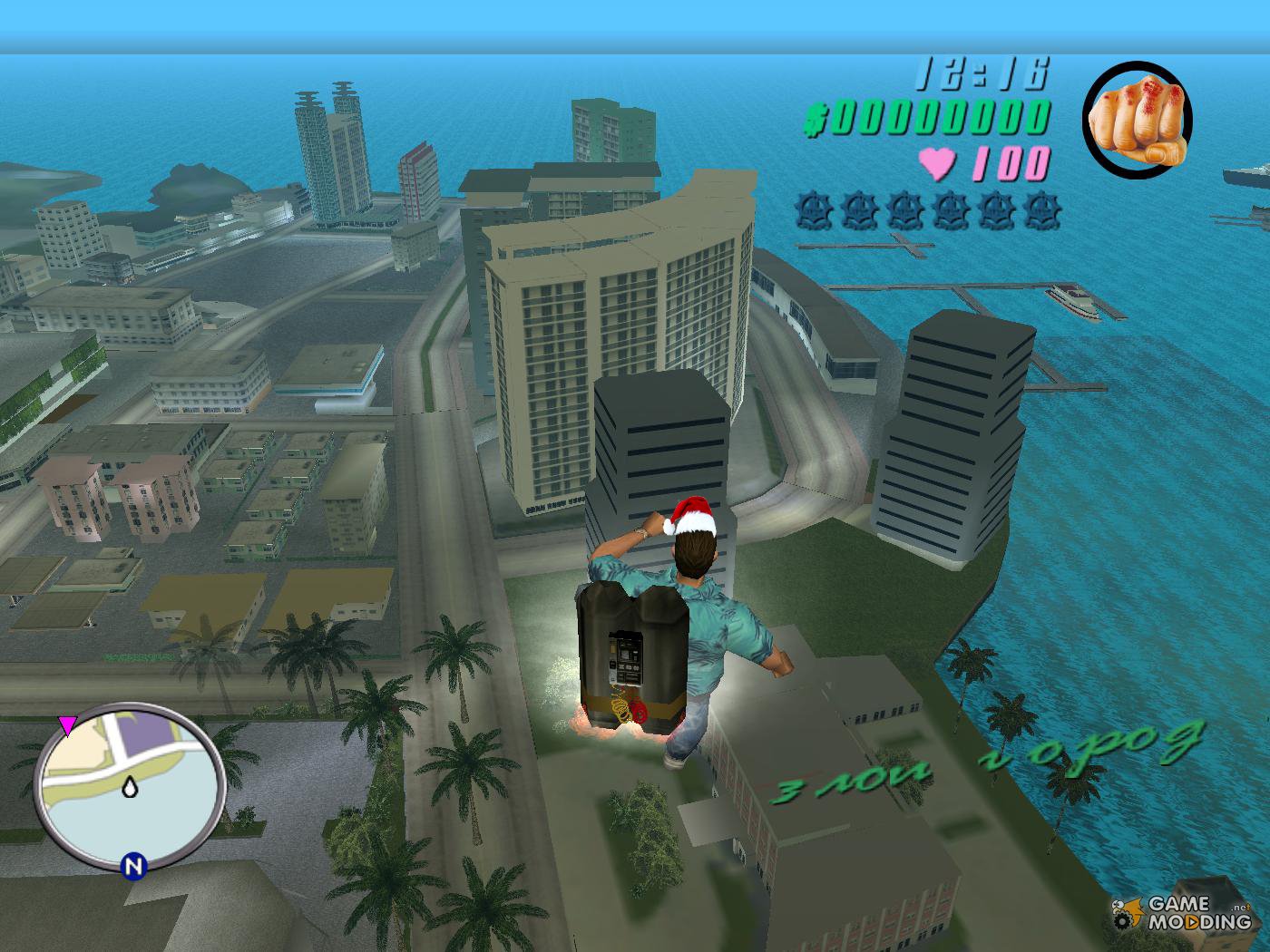The width and height of the screenshot is (1270, 952).
Task: Toggle the pink player arrow on the radar
Action: (68, 724)
